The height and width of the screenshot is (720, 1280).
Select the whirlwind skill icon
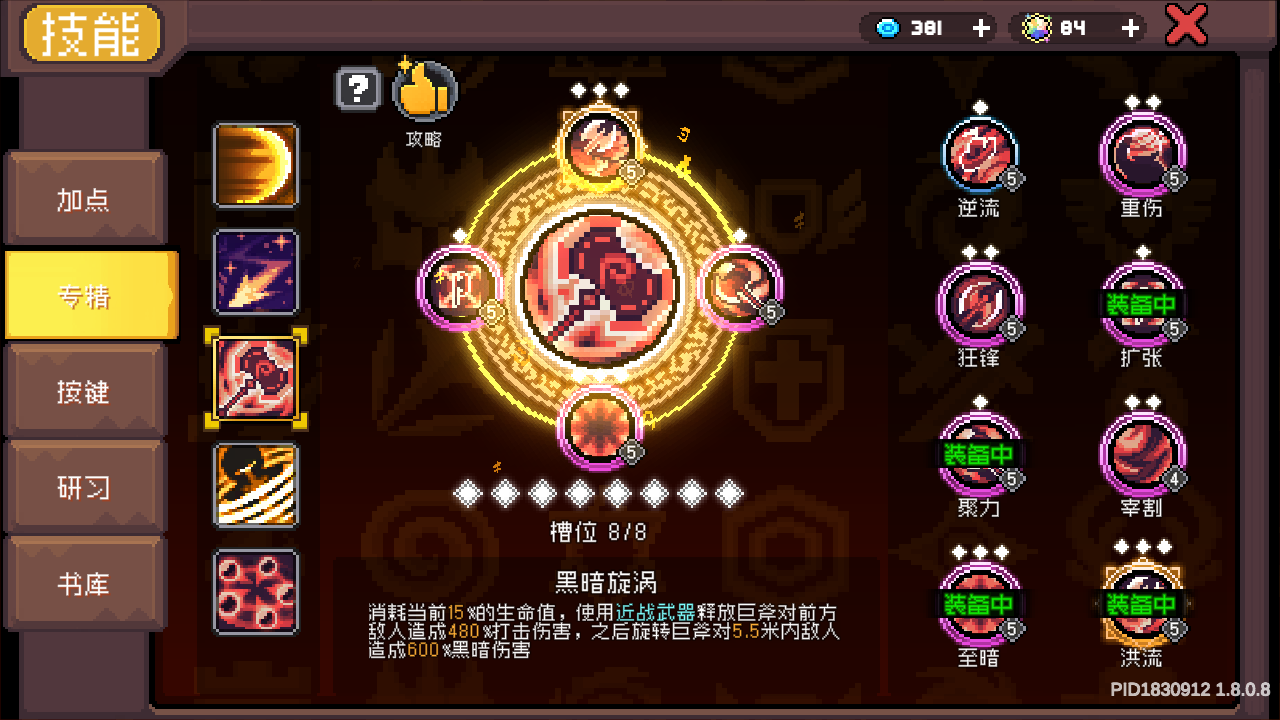[255, 488]
